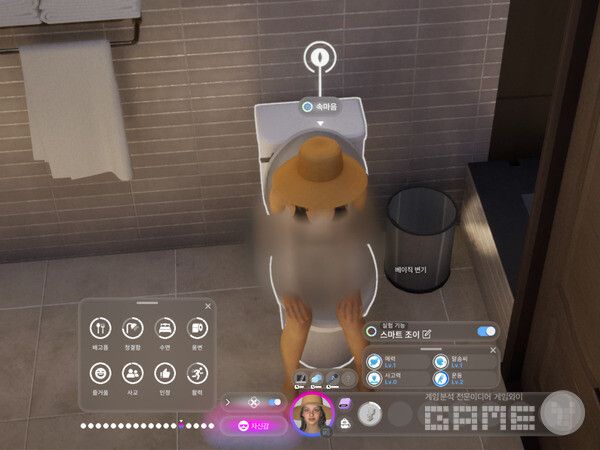Toggle the 스마트 조이 smart Zoi switch
This screenshot has height=450, width=600.
coord(486,332)
